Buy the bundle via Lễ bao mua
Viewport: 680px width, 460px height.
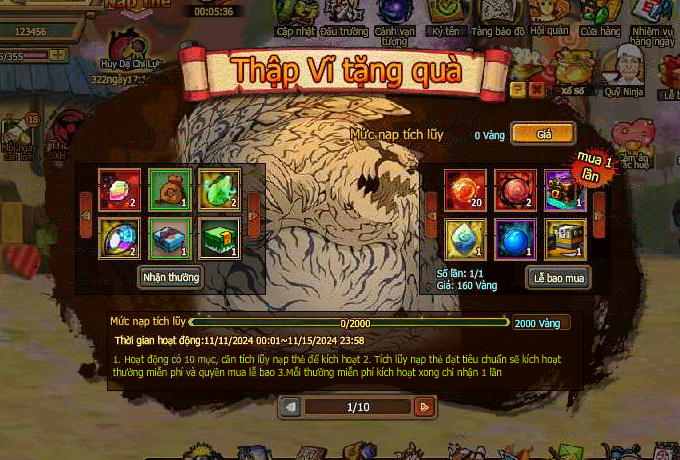559,277
